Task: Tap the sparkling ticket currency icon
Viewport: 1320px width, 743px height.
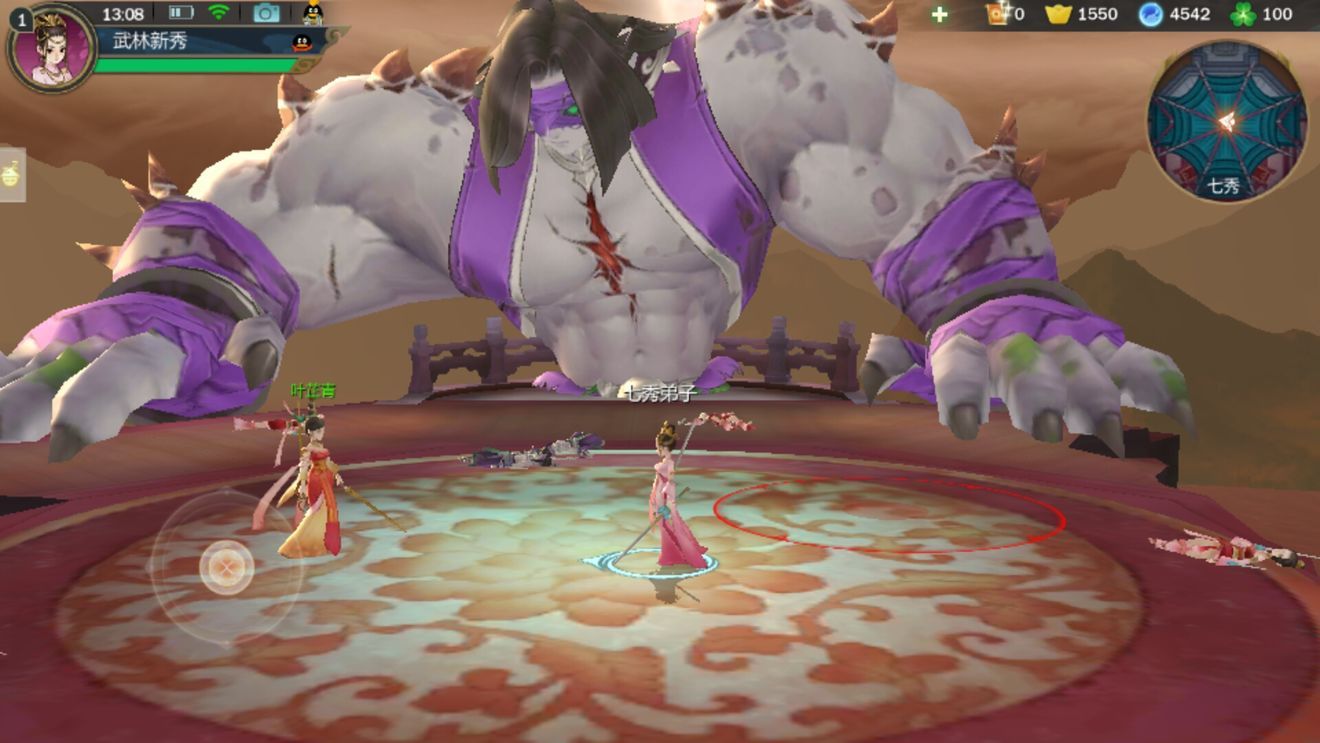Action: (997, 14)
